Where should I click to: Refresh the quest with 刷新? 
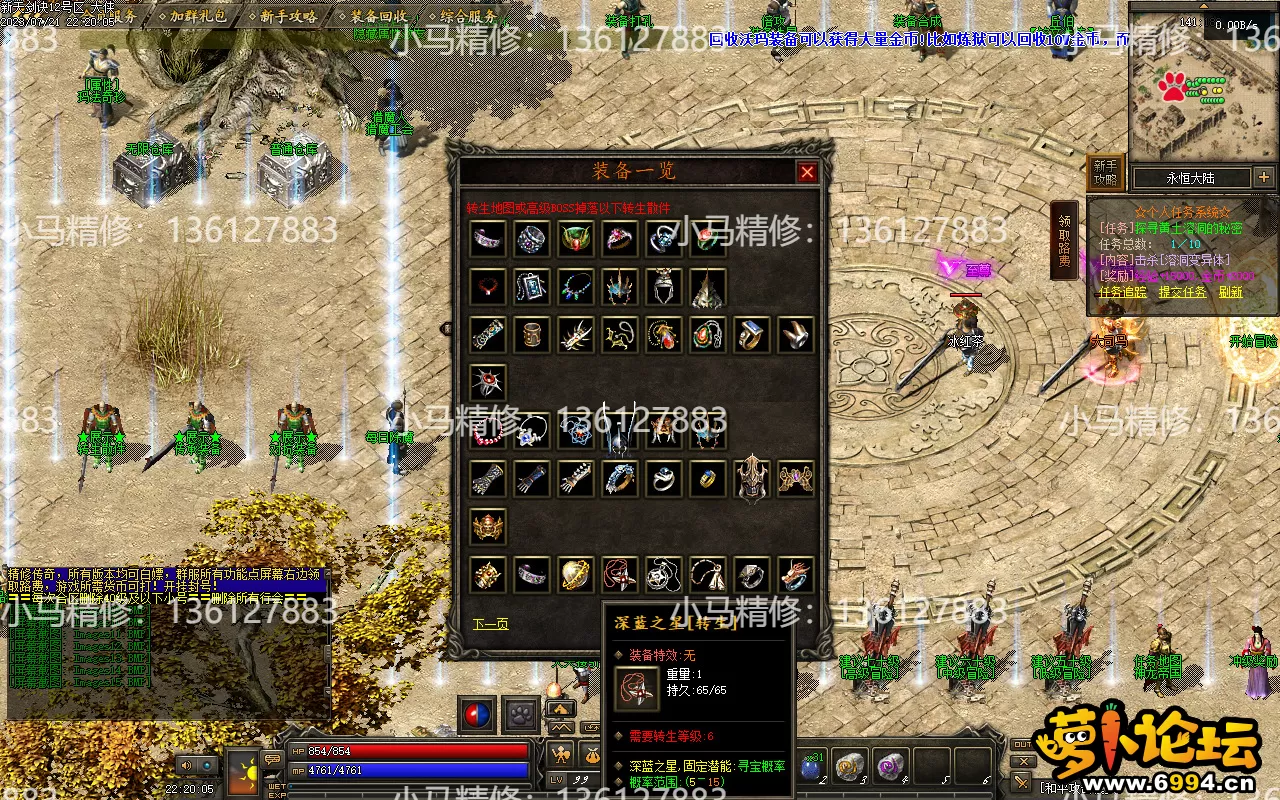[x=1230, y=292]
